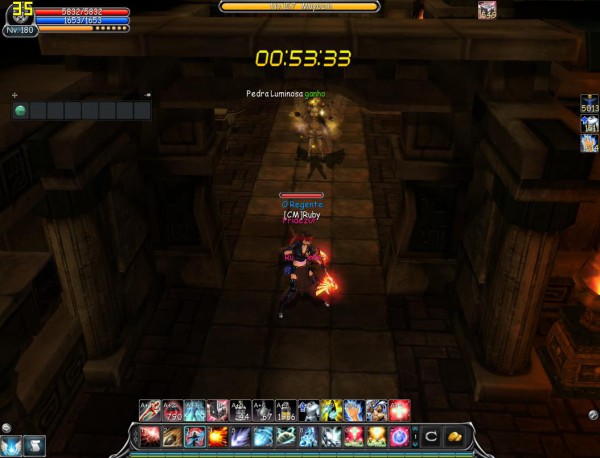The width and height of the screenshot is (600, 458).
Task: Use the gold coins icon on hotbar
Action: click(x=454, y=436)
